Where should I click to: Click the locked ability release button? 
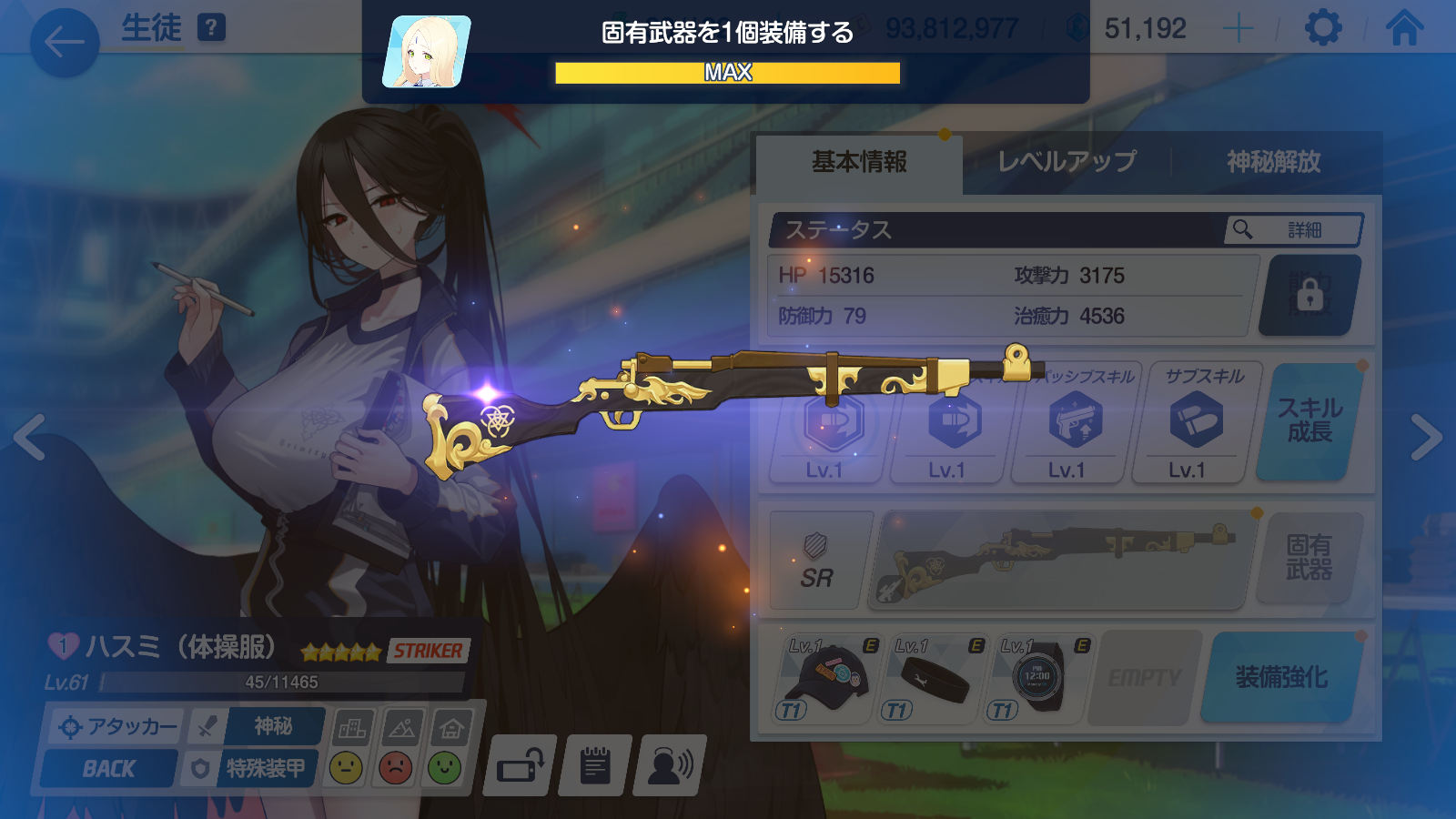click(1309, 295)
